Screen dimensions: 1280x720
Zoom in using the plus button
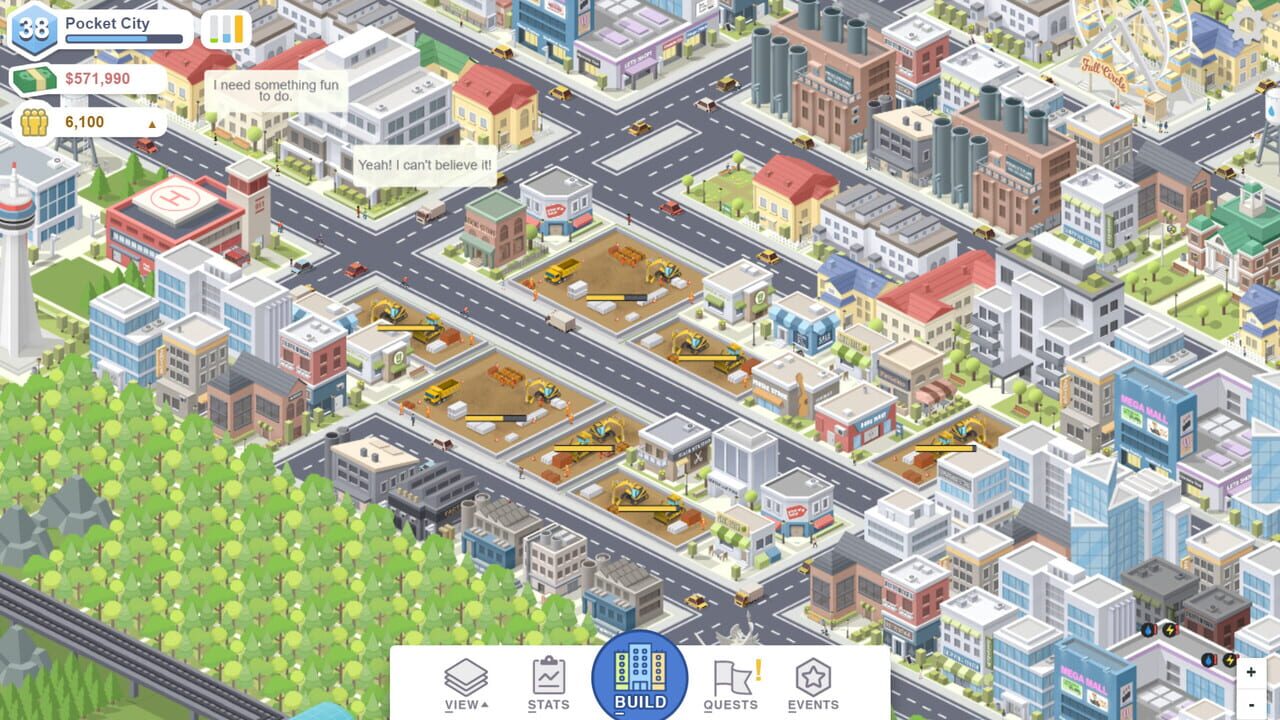[x=1251, y=670]
